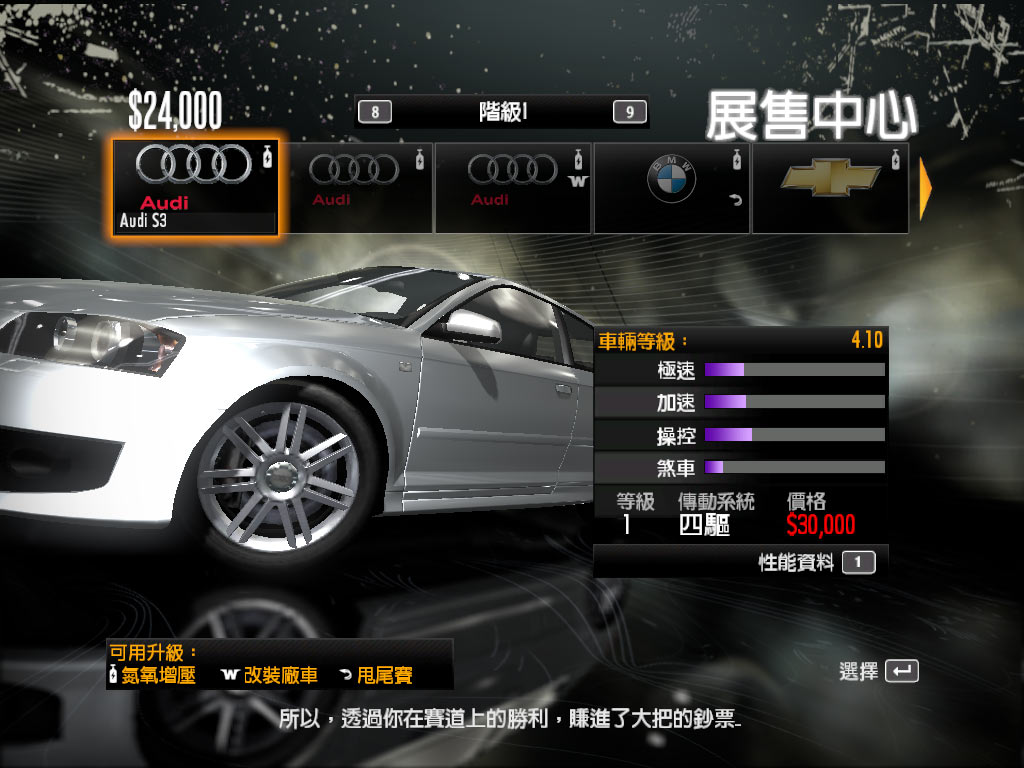
Task: Pick the BMW car tile
Action: [x=671, y=187]
